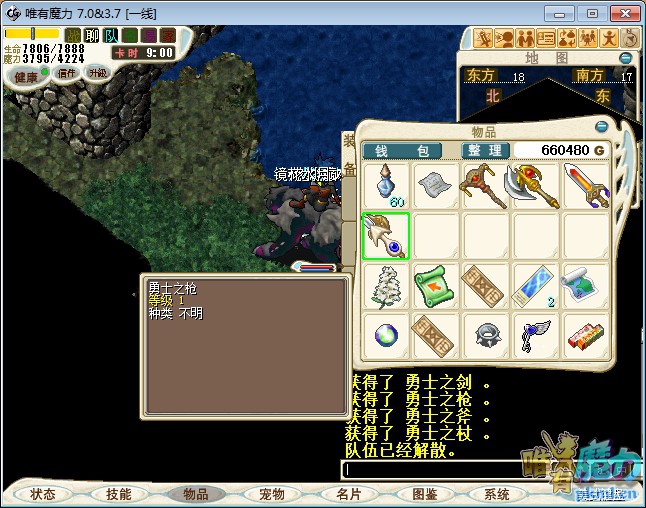Close the game window

tap(622, 13)
